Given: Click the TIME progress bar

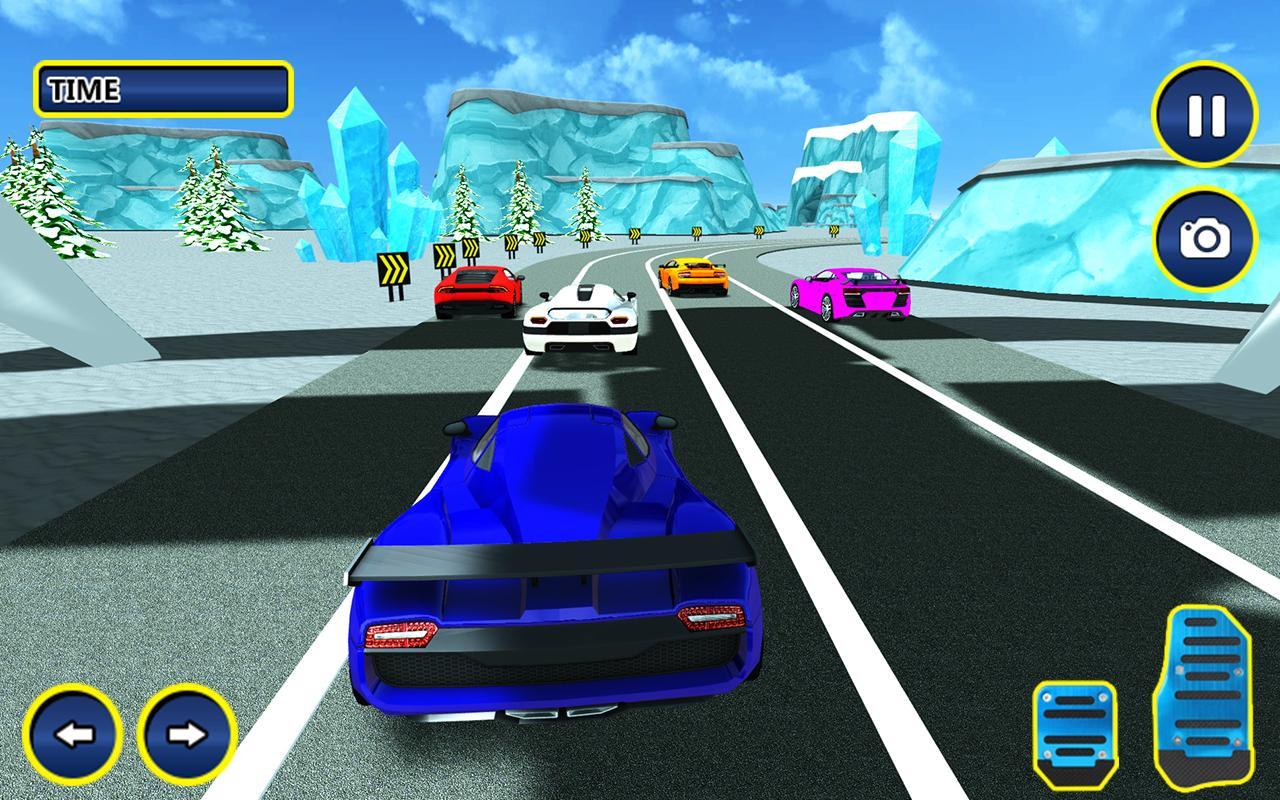Looking at the screenshot, I should click(x=200, y=88).
